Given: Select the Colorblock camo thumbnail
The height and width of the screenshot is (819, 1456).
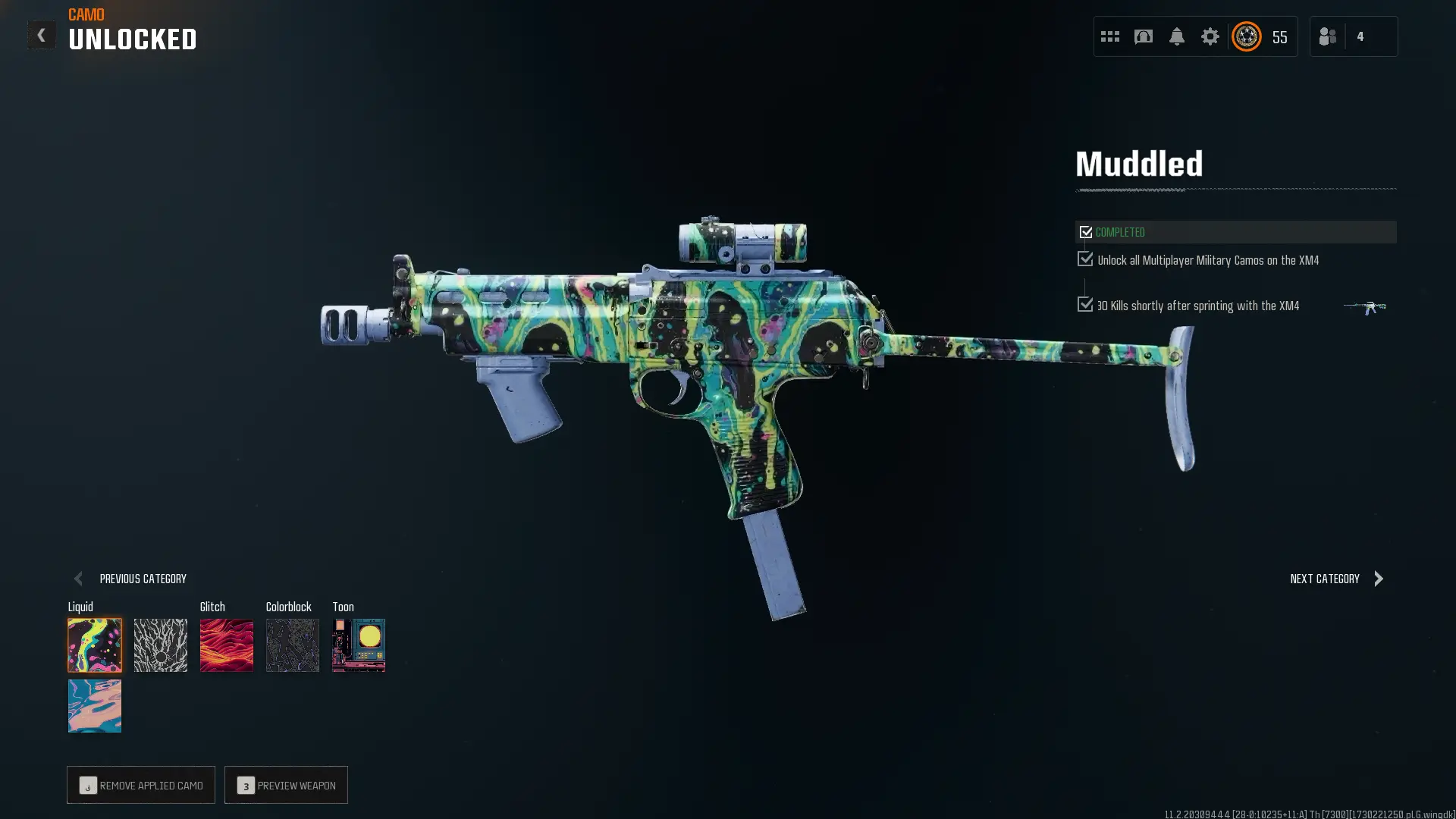Looking at the screenshot, I should click(x=292, y=645).
